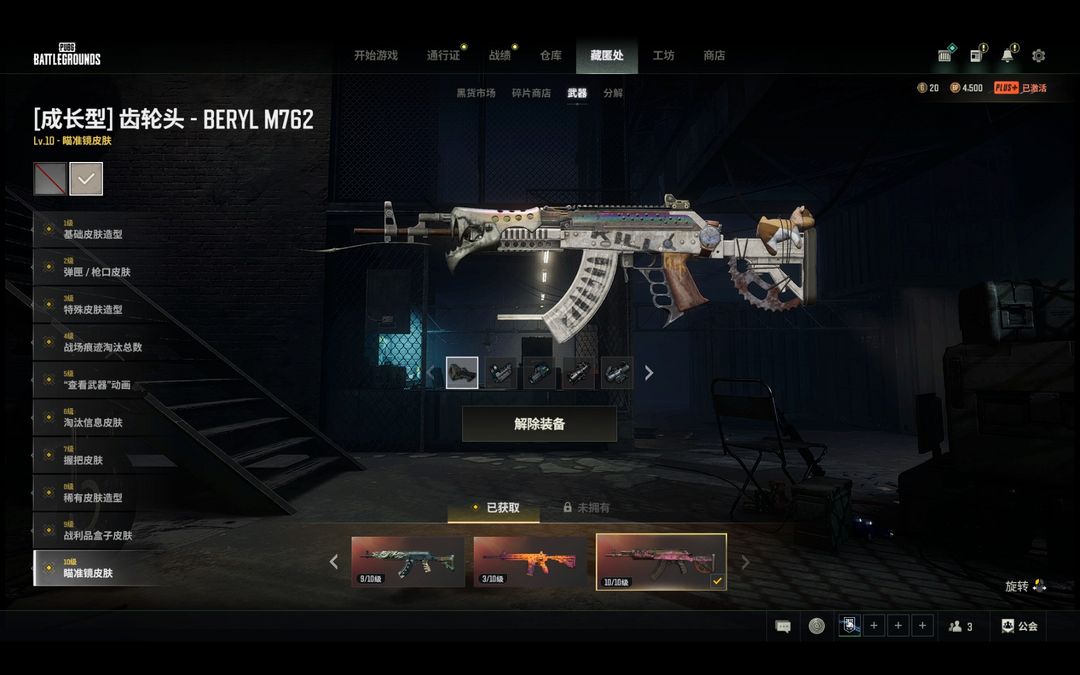This screenshot has height=675, width=1080.
Task: Open the 商店 tab
Action: click(x=714, y=56)
